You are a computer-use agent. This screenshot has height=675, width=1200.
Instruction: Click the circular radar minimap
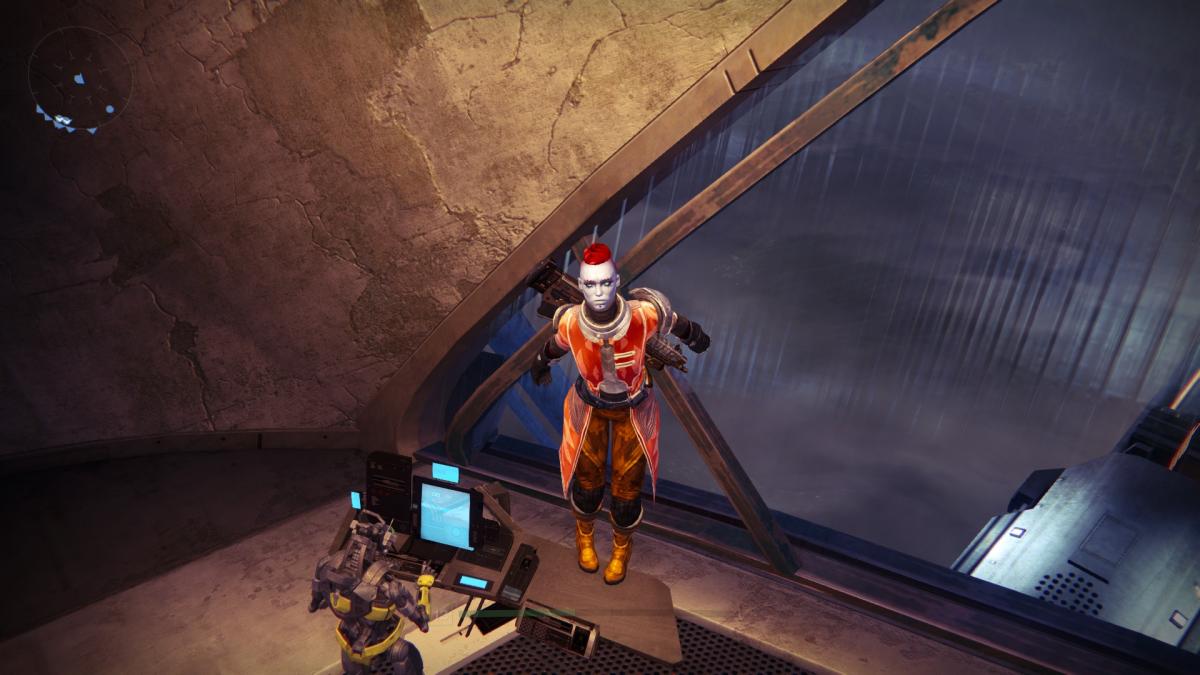point(80,79)
